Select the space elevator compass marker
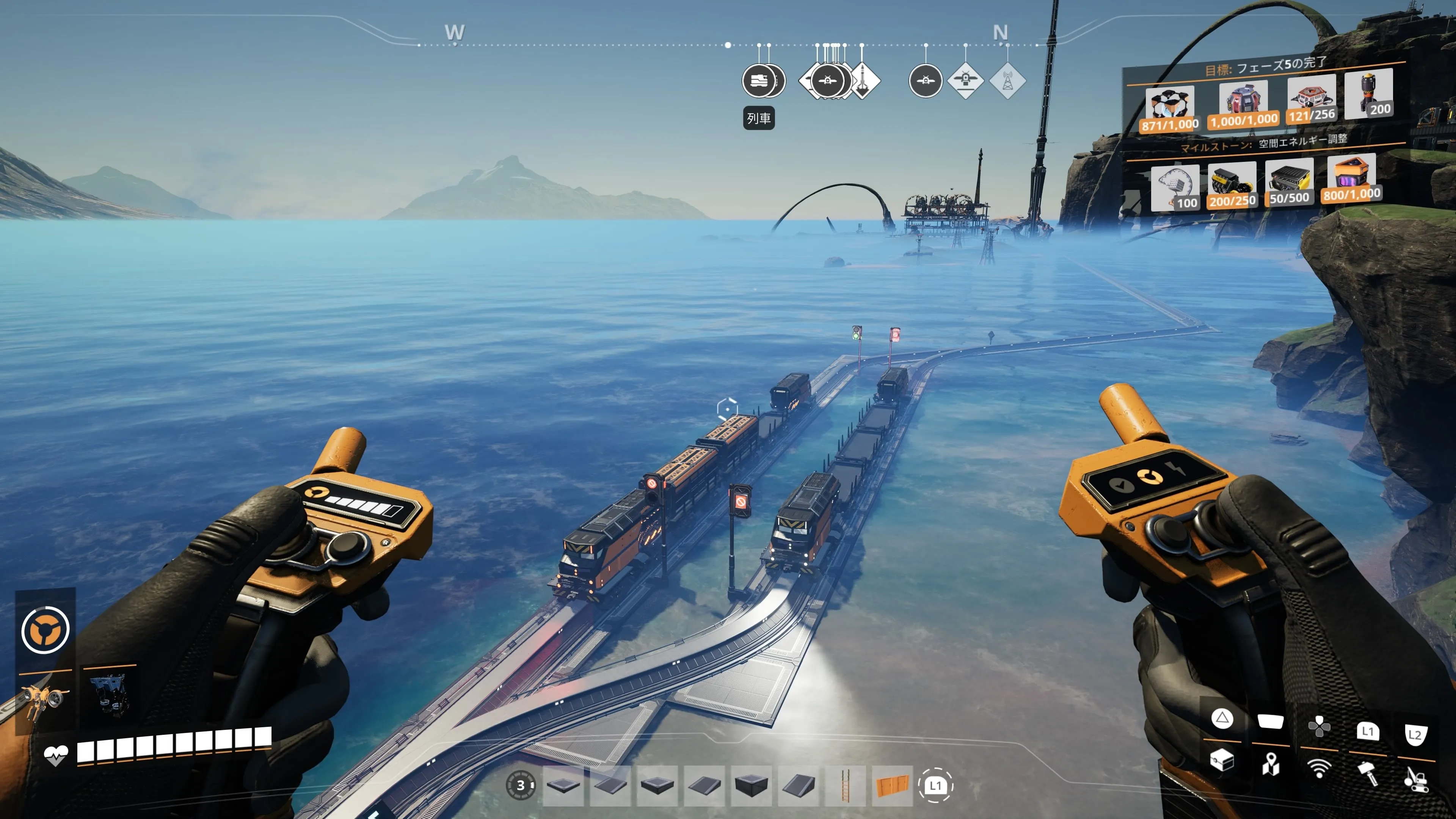 (863, 81)
